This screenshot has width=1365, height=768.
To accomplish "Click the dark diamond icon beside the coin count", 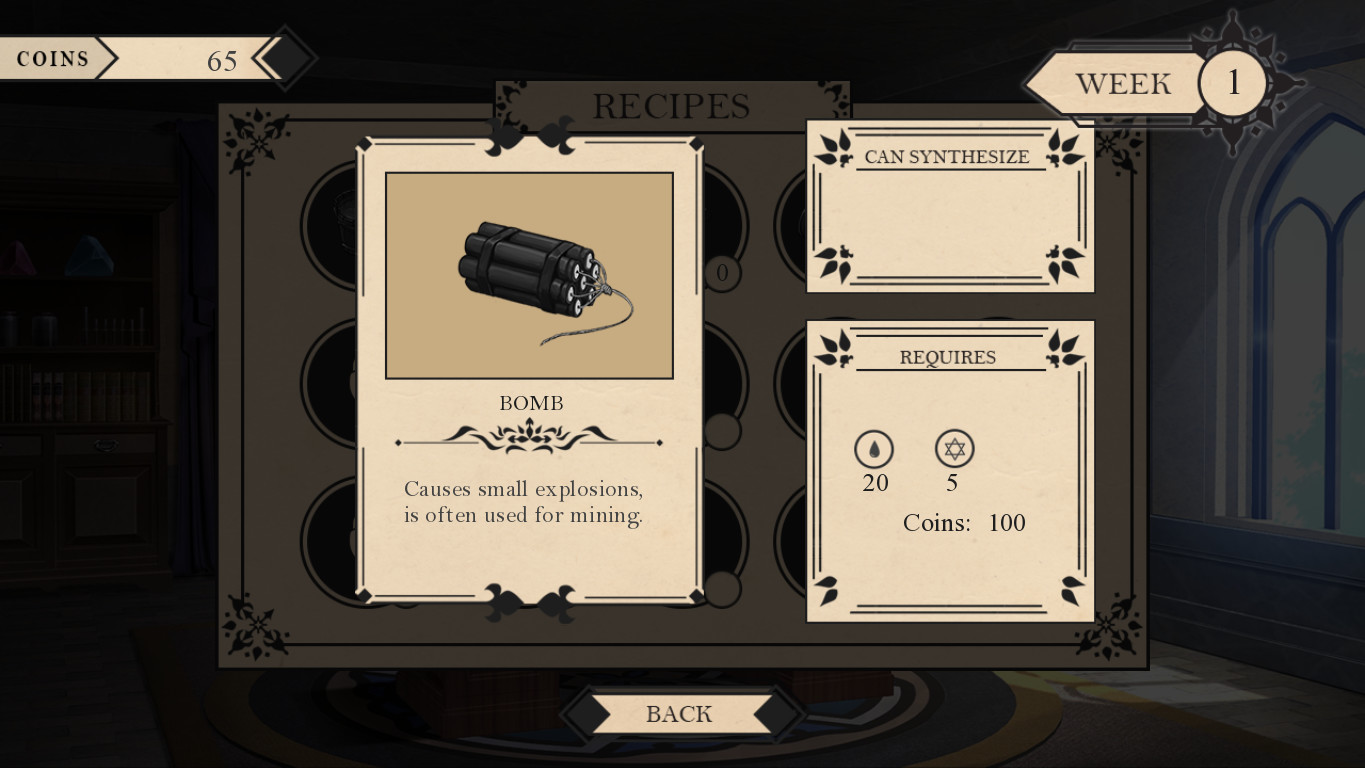I will (284, 58).
